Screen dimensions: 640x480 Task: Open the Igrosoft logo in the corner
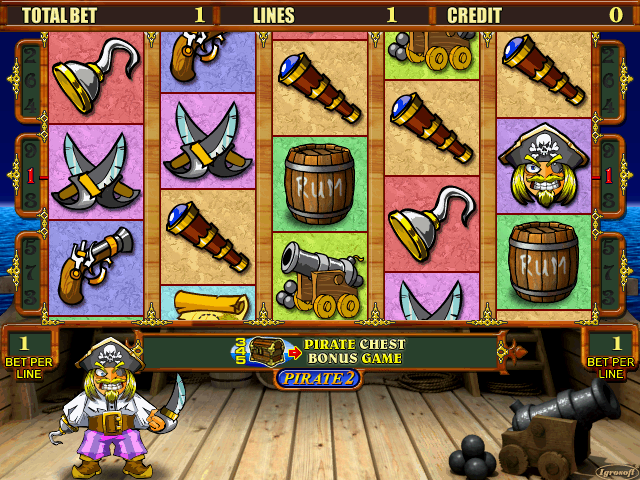[x=612, y=471]
